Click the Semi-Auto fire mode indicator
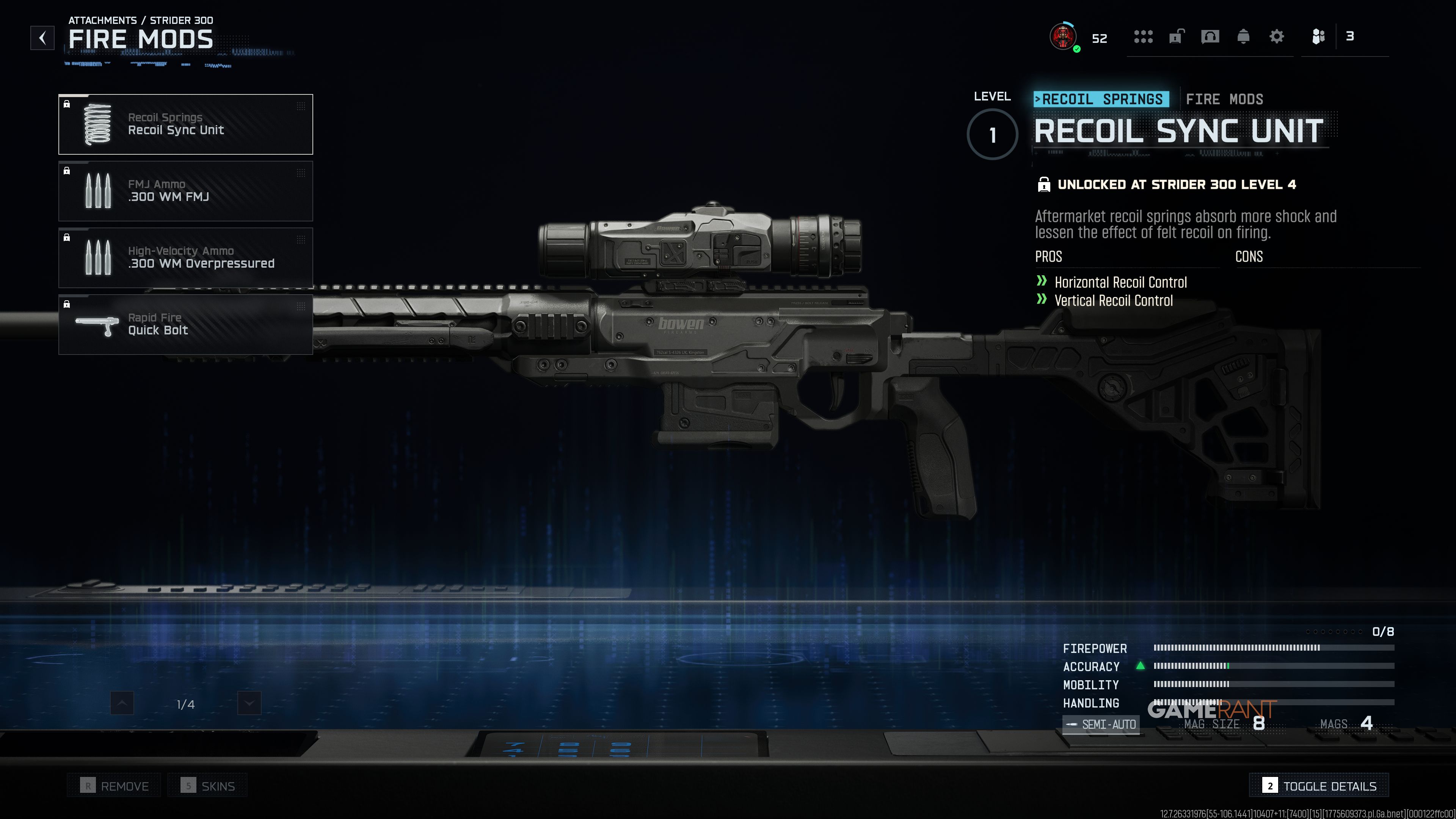Image resolution: width=1456 pixels, height=819 pixels. 1100,724
